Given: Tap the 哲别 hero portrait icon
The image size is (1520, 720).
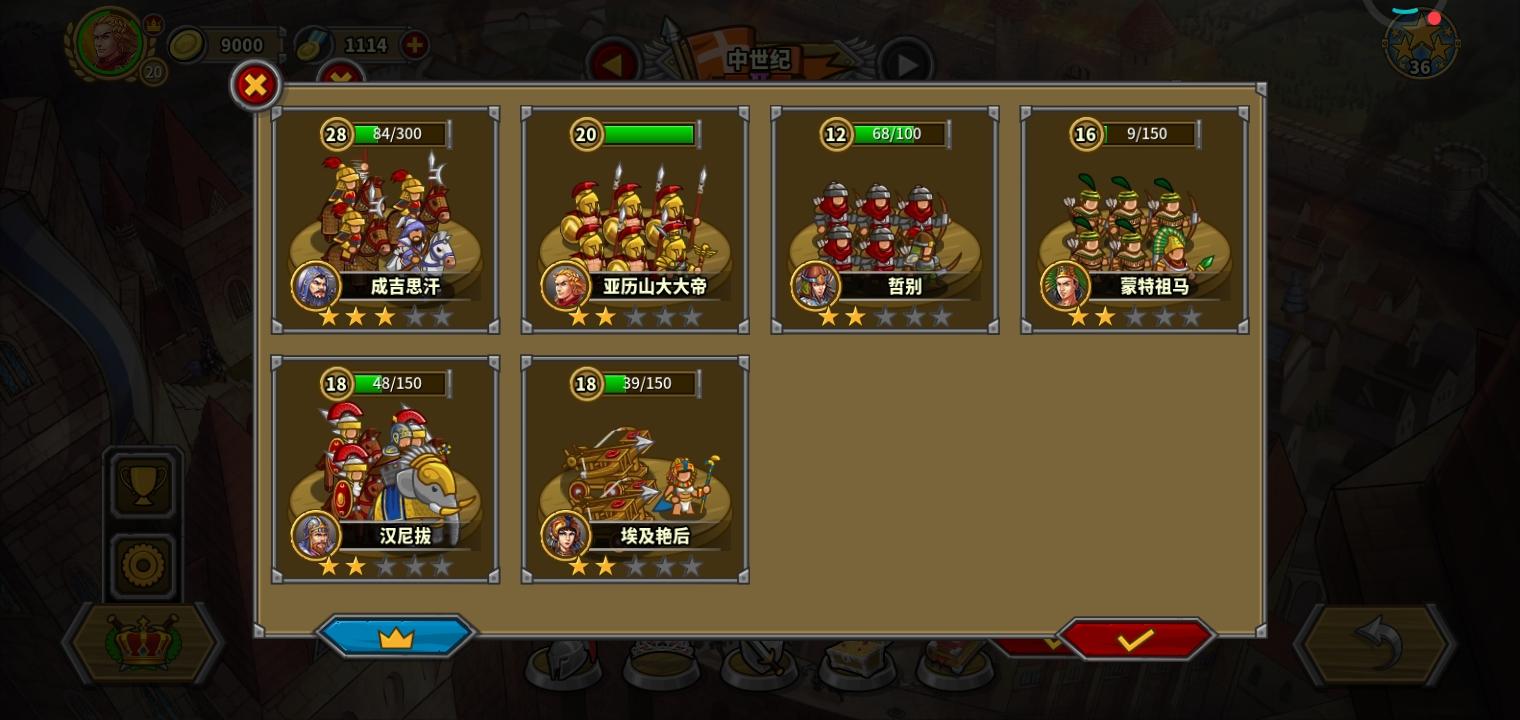Looking at the screenshot, I should 816,287.
